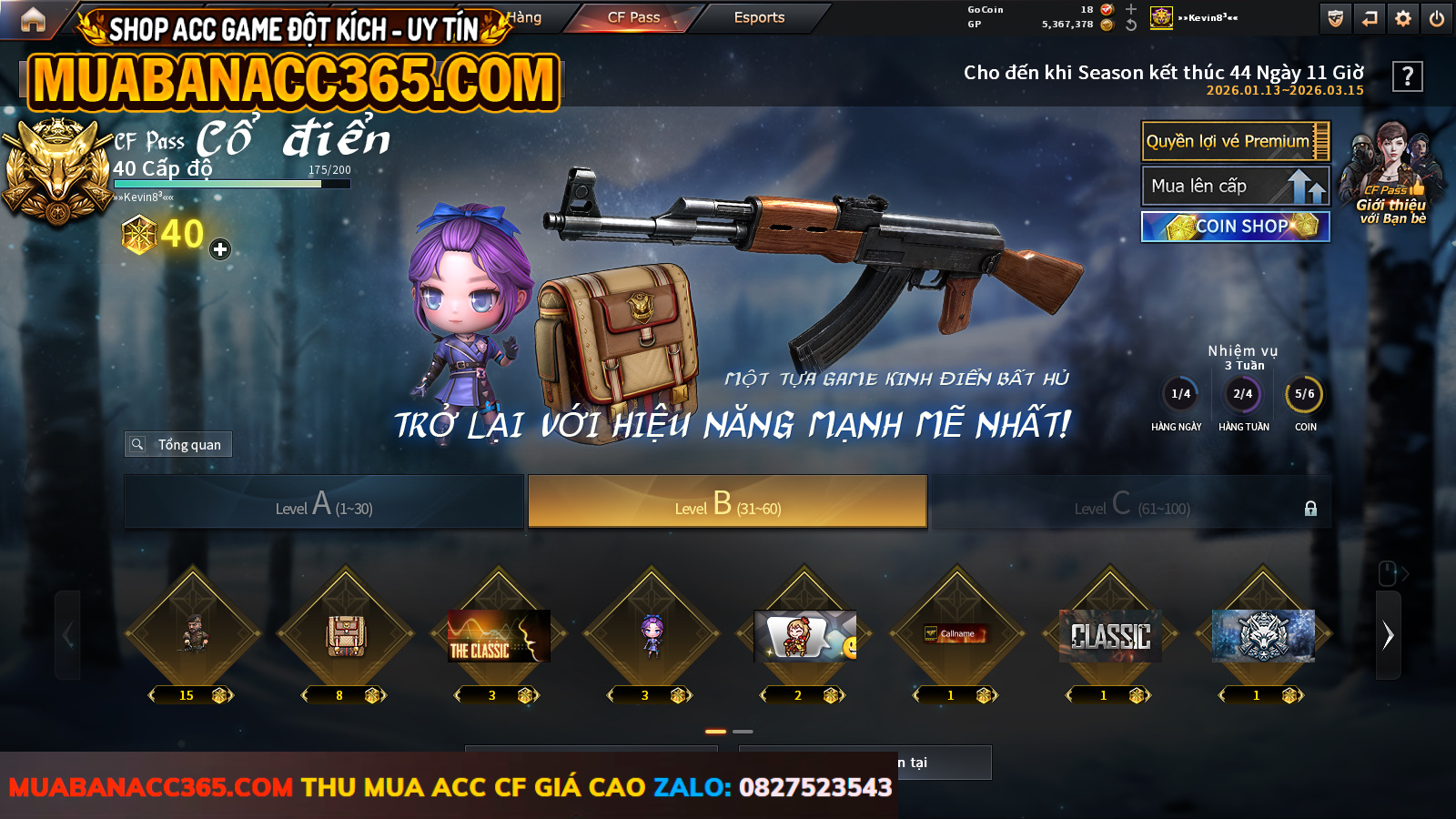This screenshot has width=1456, height=819.
Task: View the Hàng Ngày daily missions circle
Action: [x=1180, y=394]
